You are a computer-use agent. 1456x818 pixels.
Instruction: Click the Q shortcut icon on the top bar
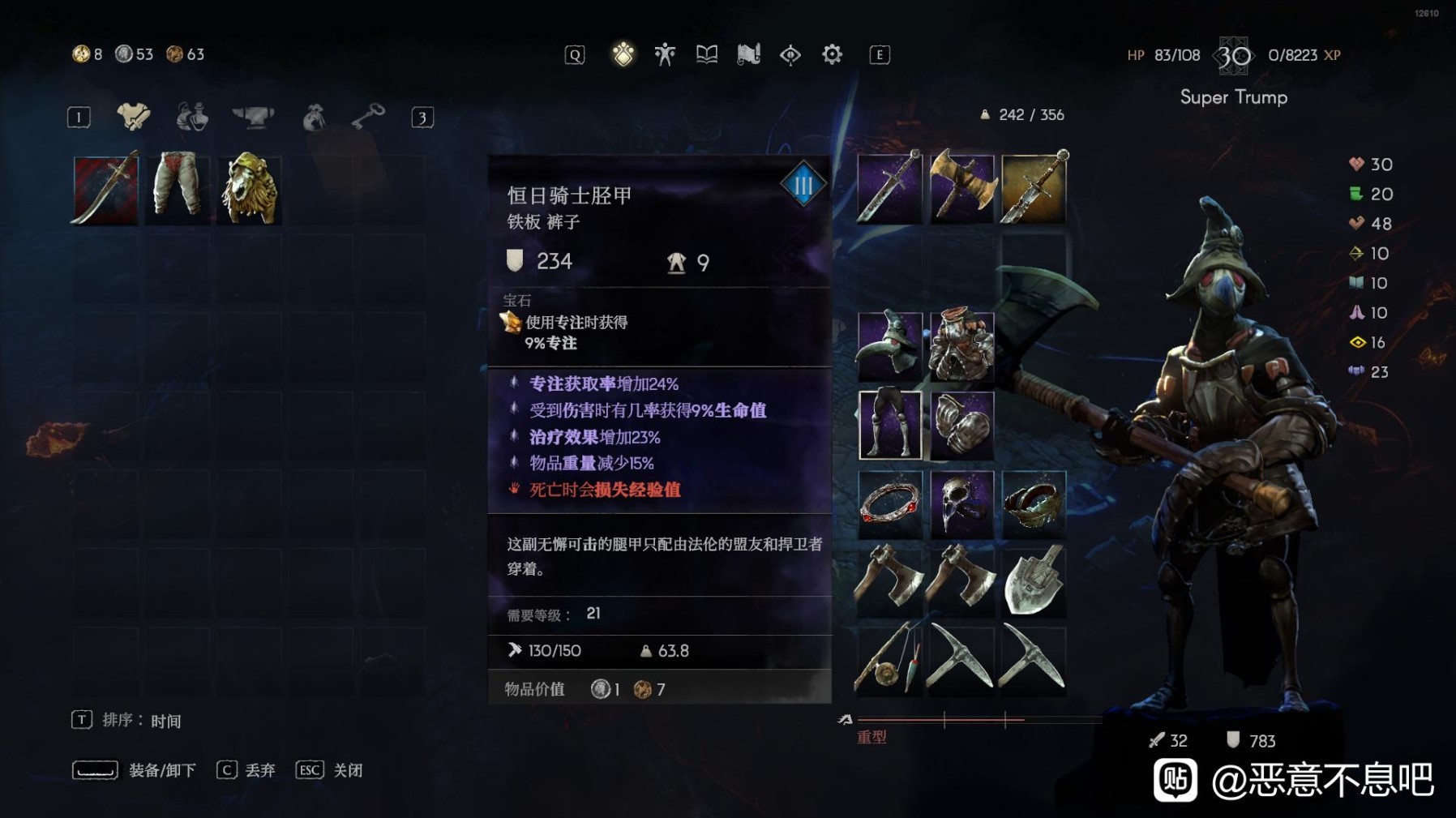[x=574, y=54]
